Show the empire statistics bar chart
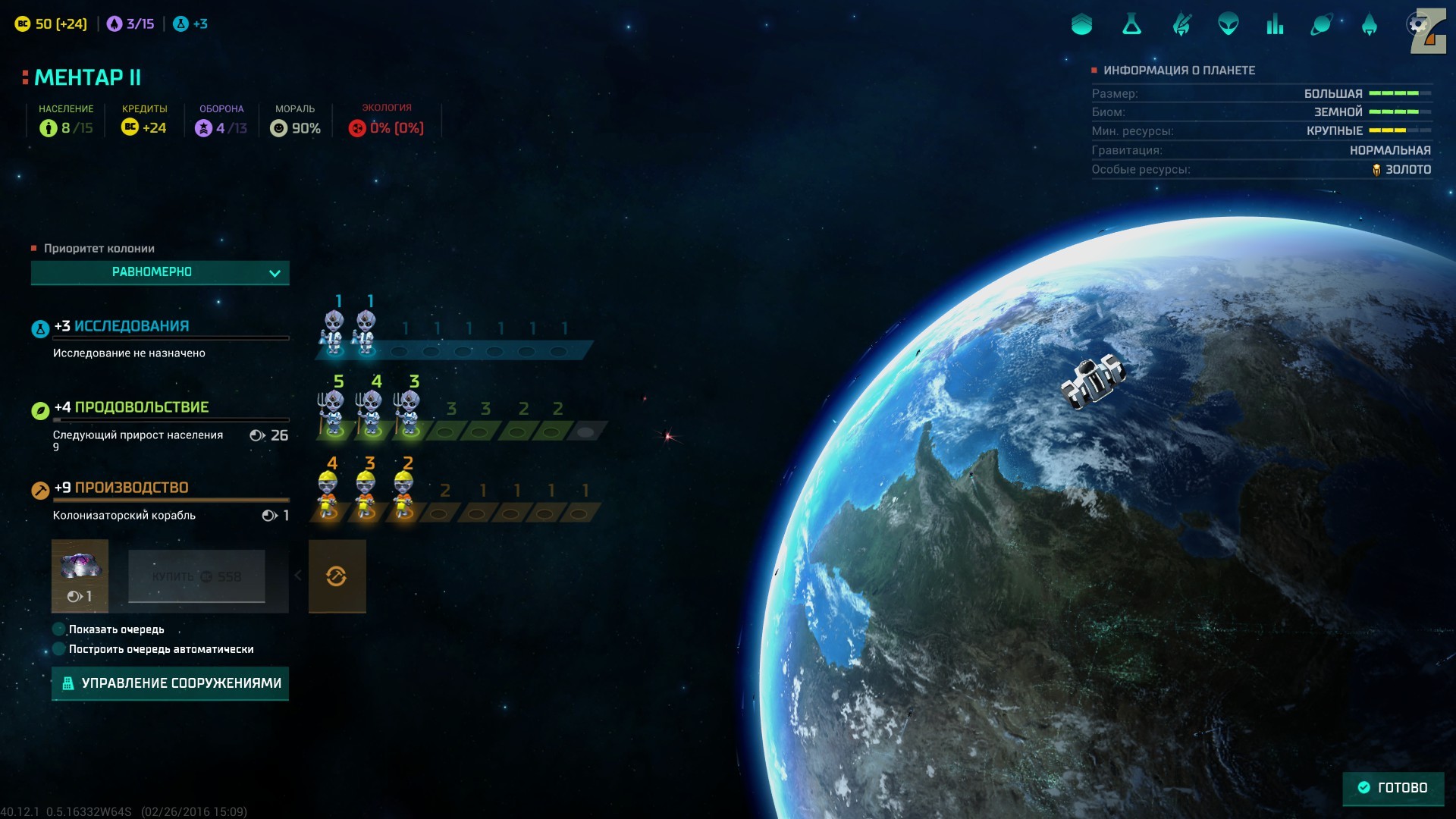1456x819 pixels. (x=1275, y=25)
